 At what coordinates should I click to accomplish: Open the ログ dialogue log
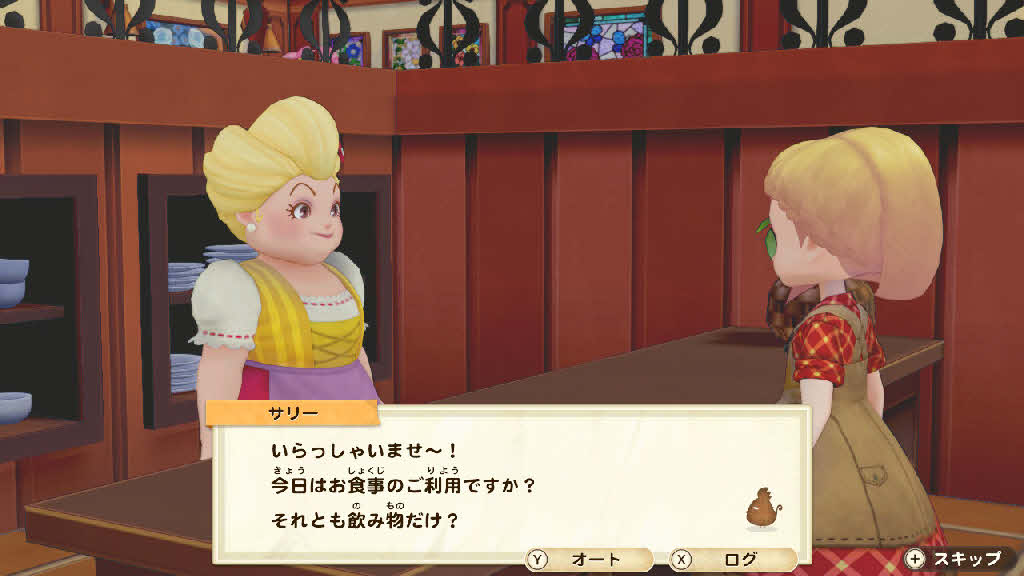point(732,560)
